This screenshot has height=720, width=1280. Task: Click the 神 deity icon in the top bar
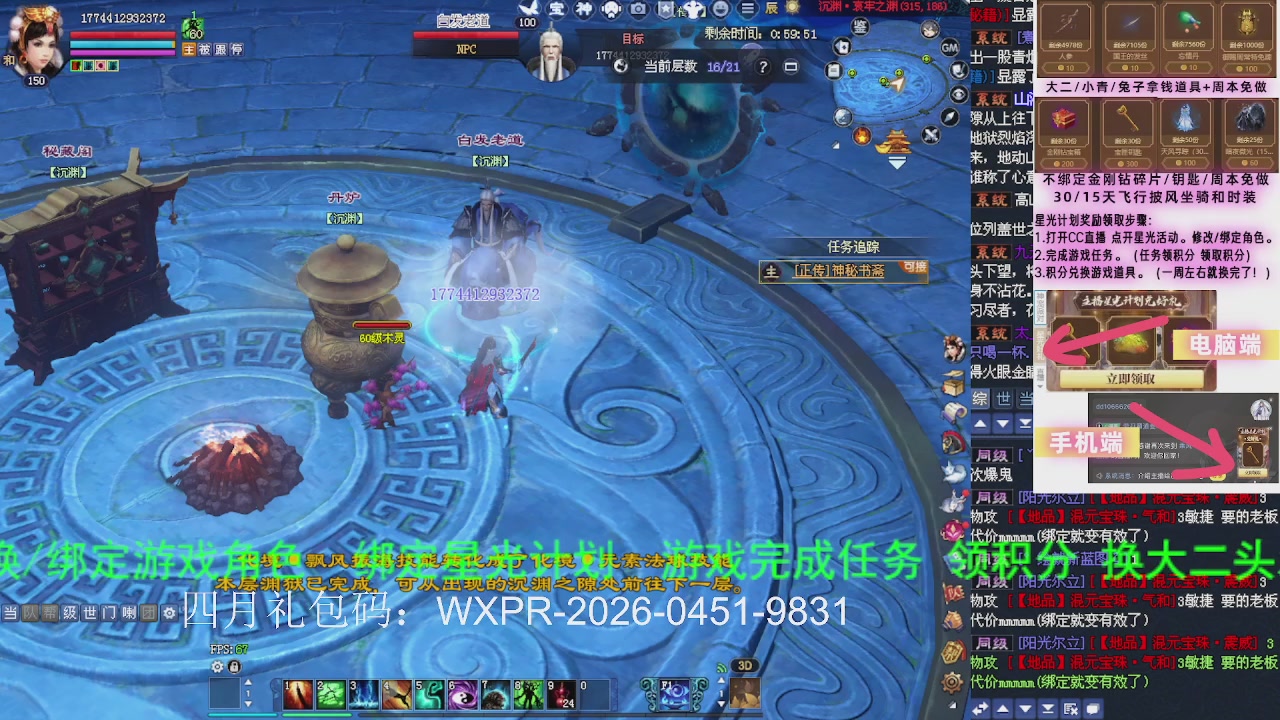(585, 10)
